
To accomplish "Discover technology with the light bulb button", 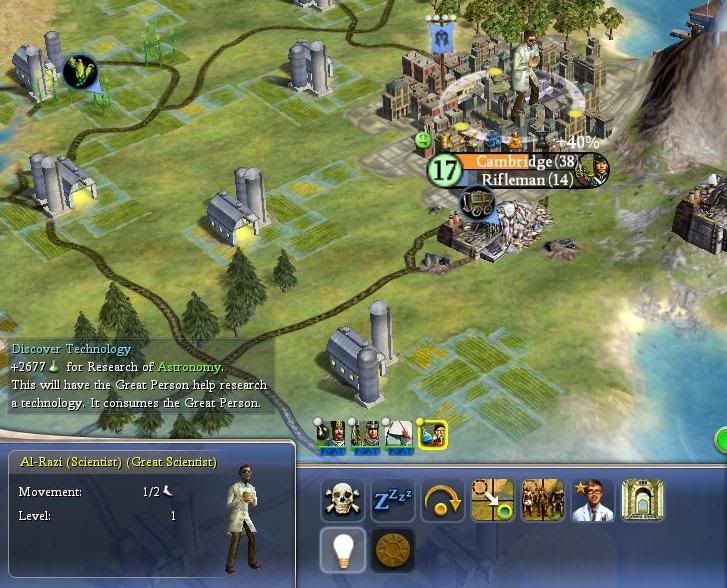I will tap(343, 549).
